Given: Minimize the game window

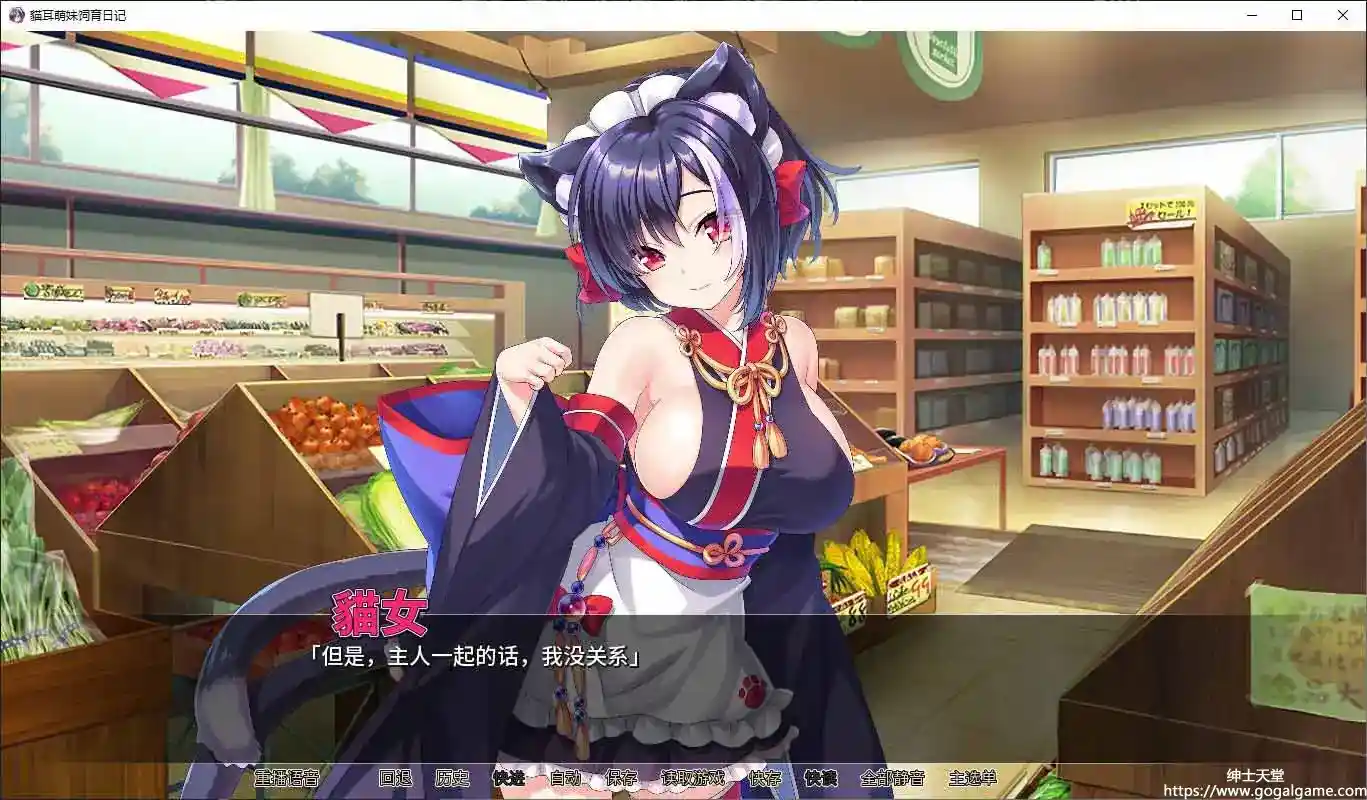Looking at the screenshot, I should click(1250, 15).
